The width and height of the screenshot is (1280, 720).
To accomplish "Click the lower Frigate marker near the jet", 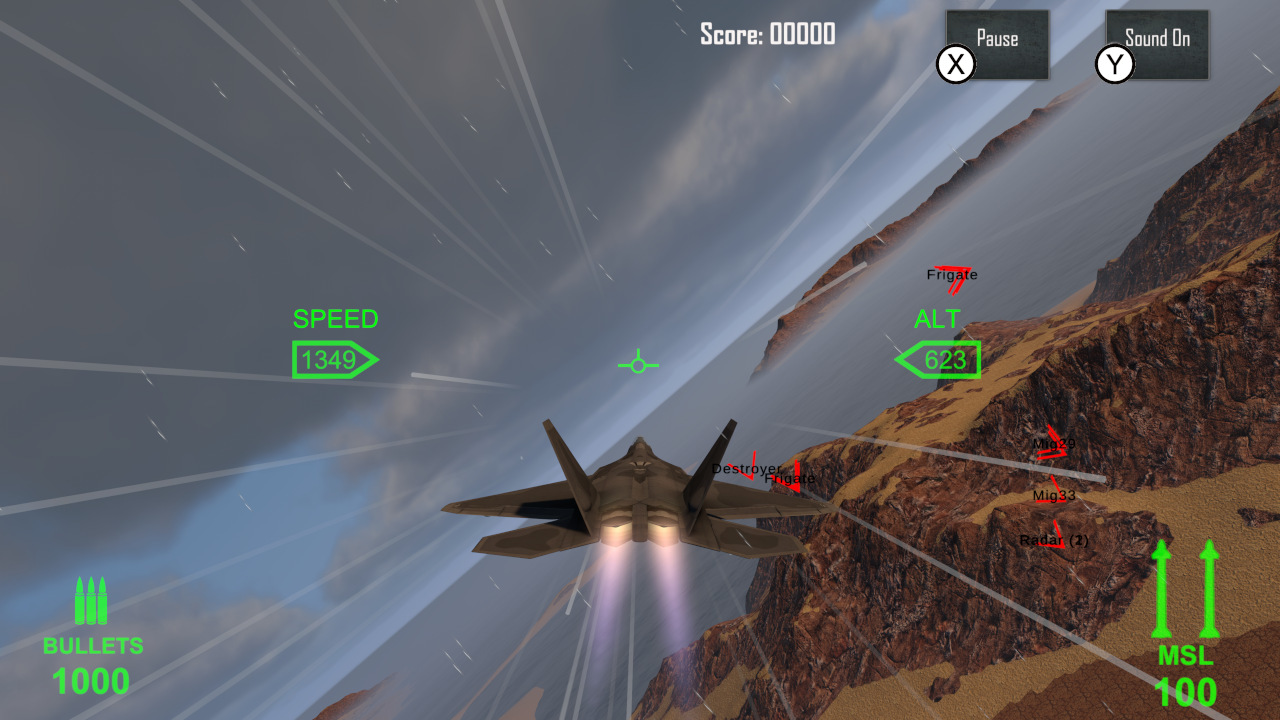I will coord(789,479).
